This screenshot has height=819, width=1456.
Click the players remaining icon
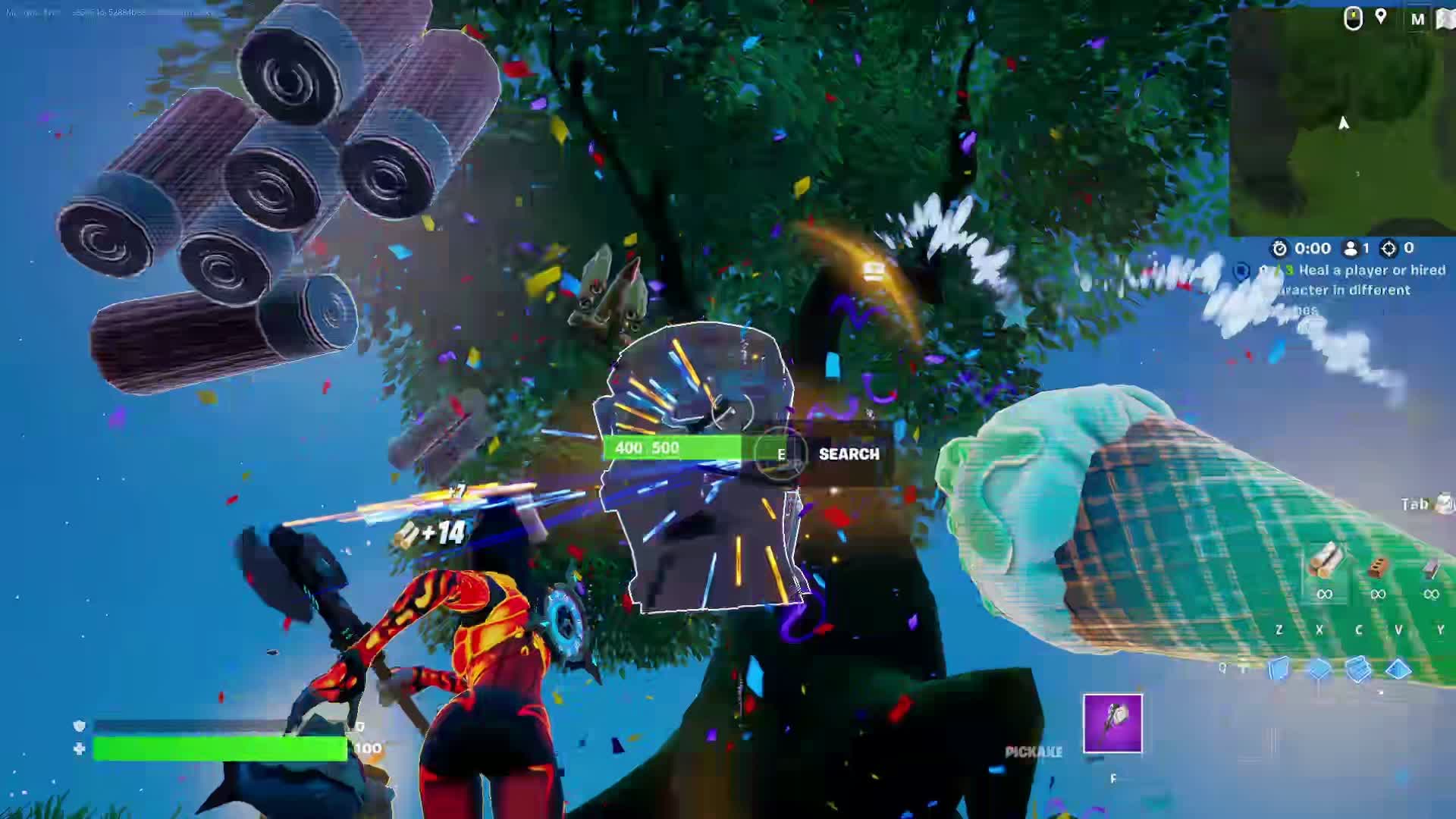[1351, 248]
